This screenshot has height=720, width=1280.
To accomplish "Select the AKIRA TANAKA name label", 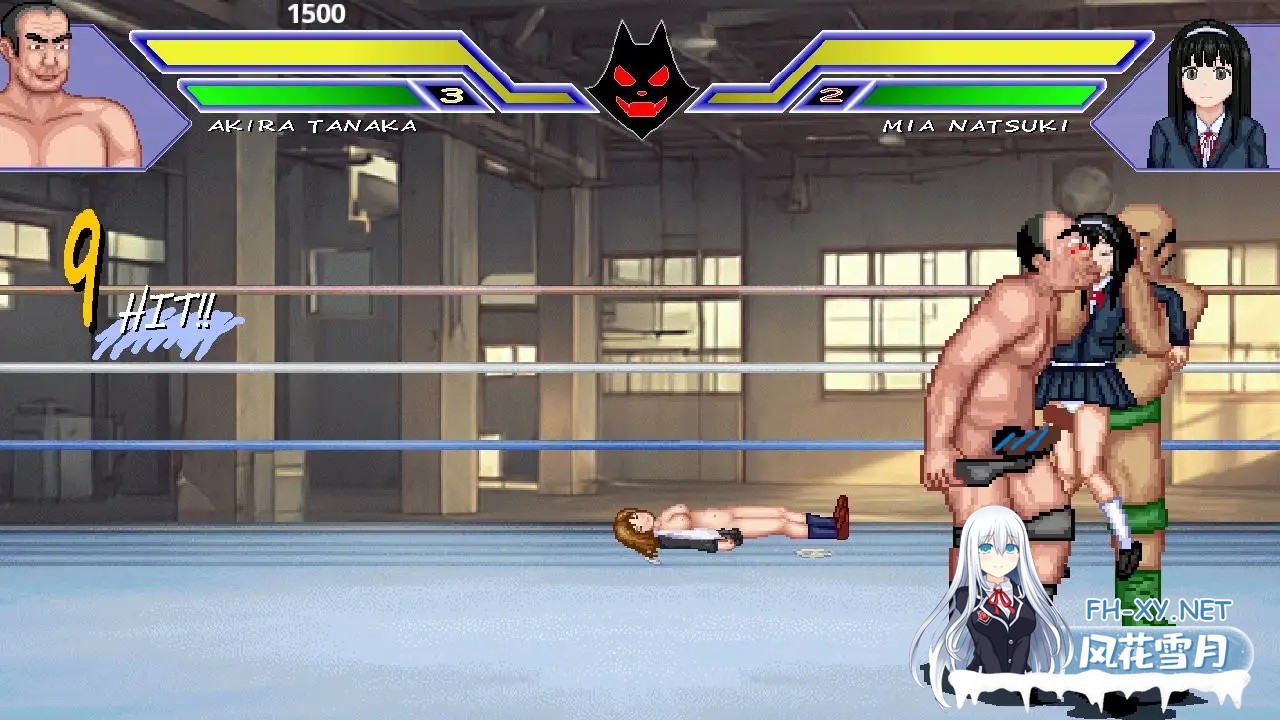I will point(310,126).
